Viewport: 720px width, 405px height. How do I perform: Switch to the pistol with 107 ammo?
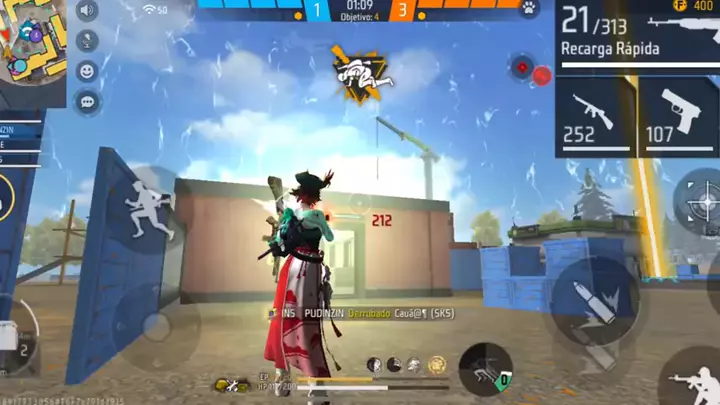point(678,116)
